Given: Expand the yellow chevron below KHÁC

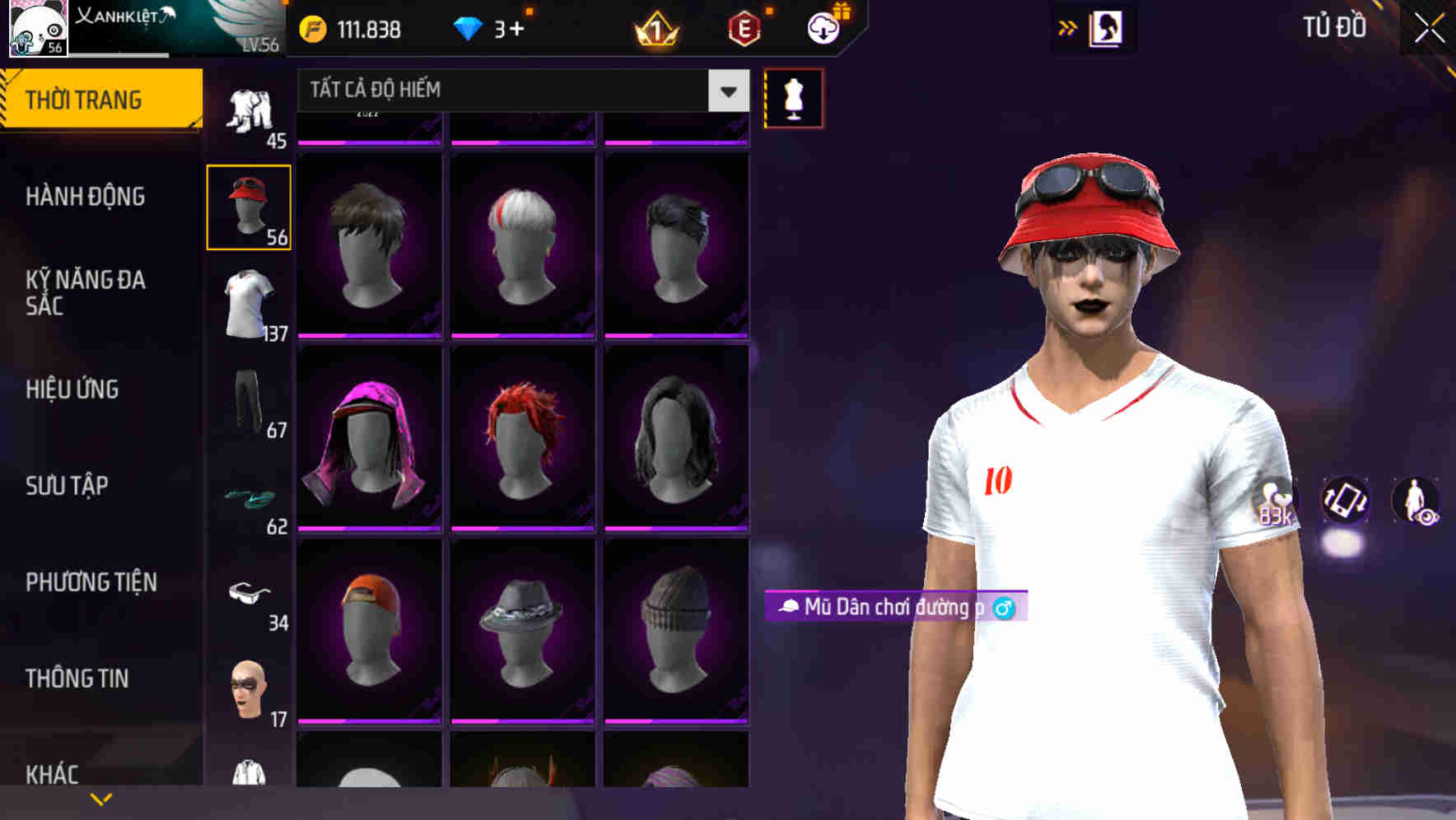Looking at the screenshot, I should [x=101, y=799].
